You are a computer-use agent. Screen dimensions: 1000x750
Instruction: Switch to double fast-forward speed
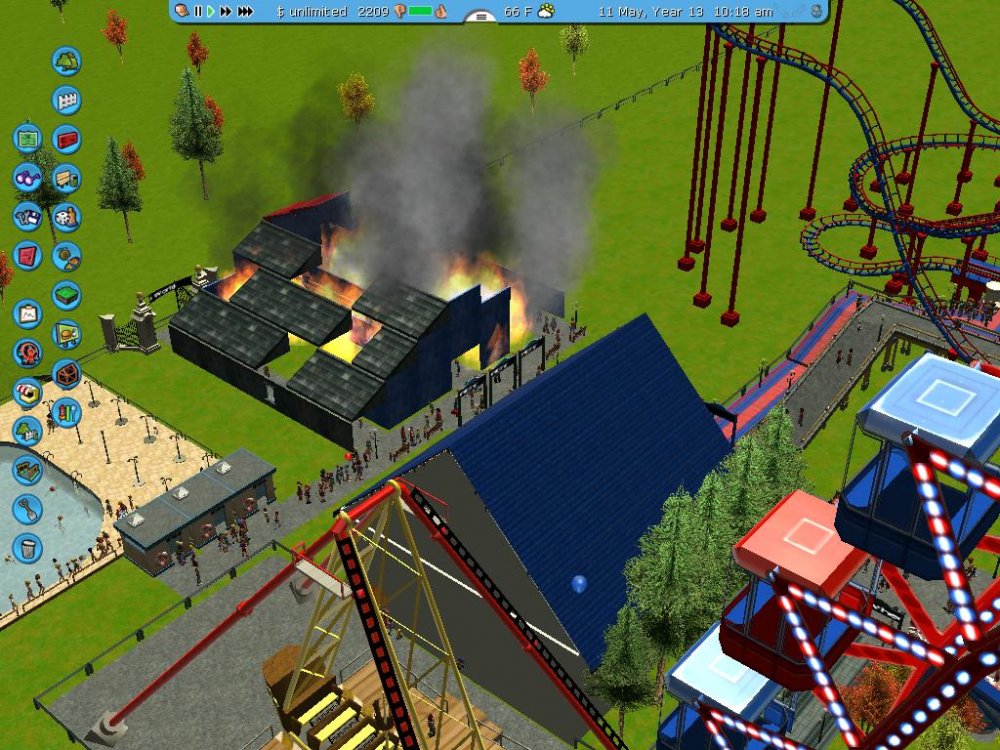[225, 11]
